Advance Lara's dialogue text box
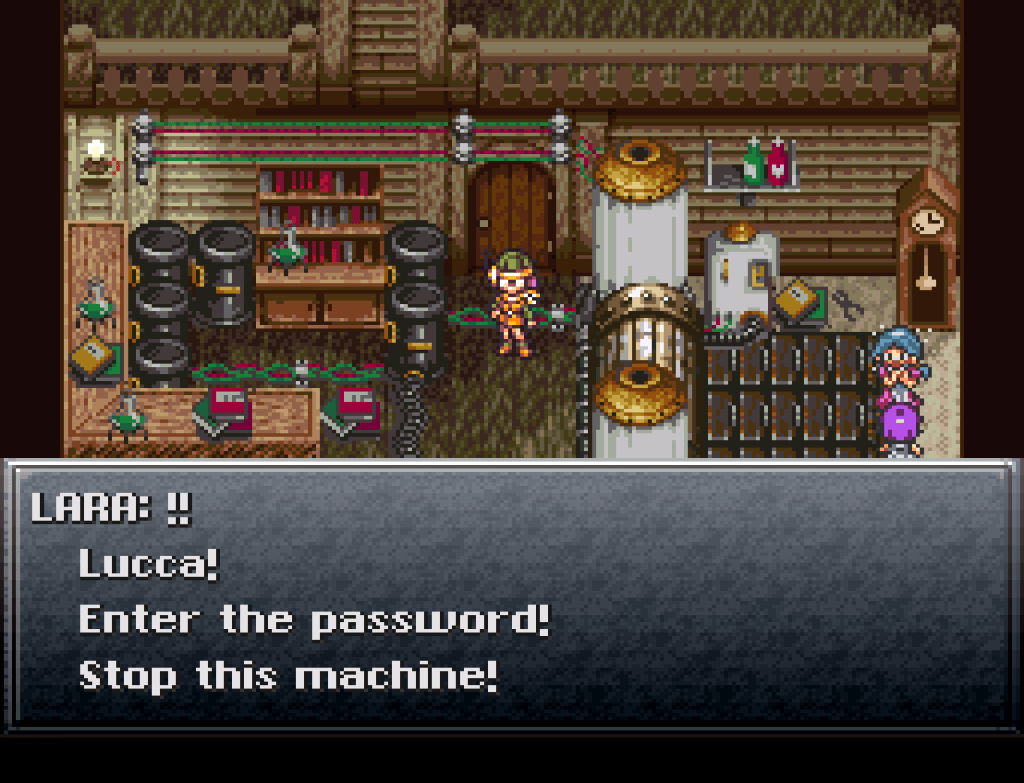The image size is (1024, 783). tap(511, 594)
